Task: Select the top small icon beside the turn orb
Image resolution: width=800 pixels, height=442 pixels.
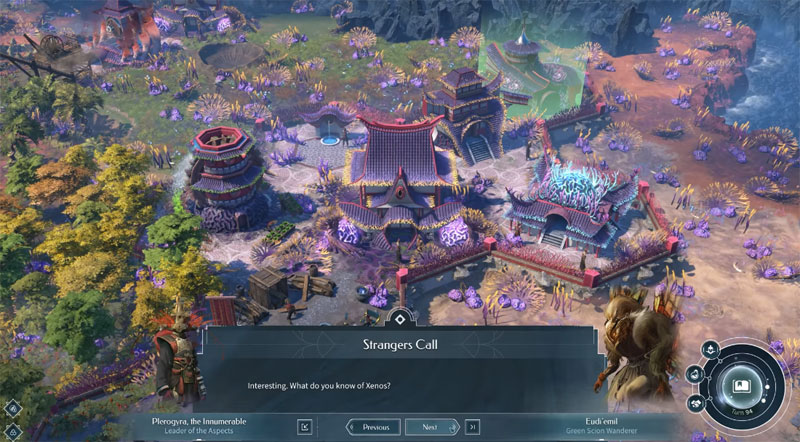Action: 708,349
